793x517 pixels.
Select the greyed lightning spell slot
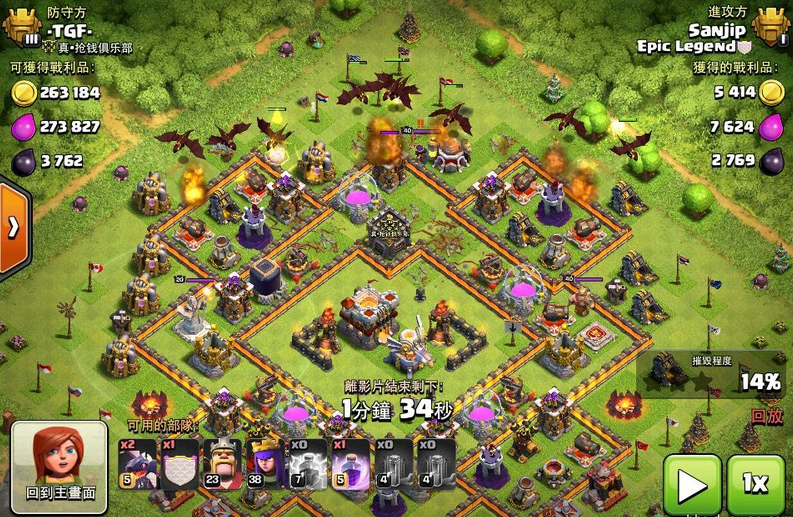pos(309,464)
